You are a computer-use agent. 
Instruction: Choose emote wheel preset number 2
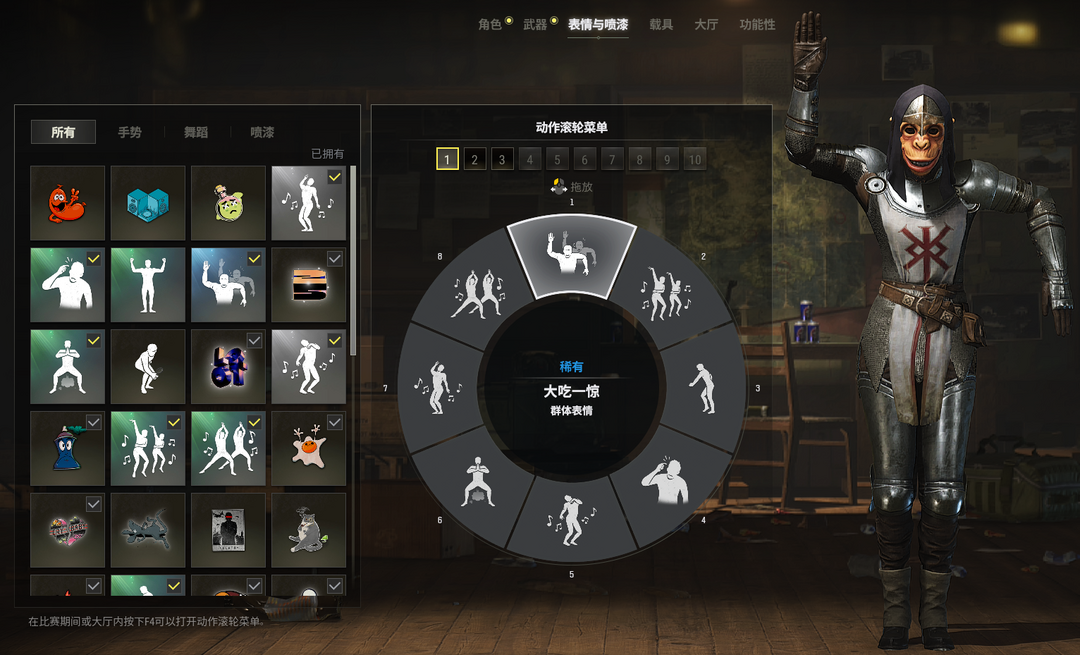(x=475, y=158)
